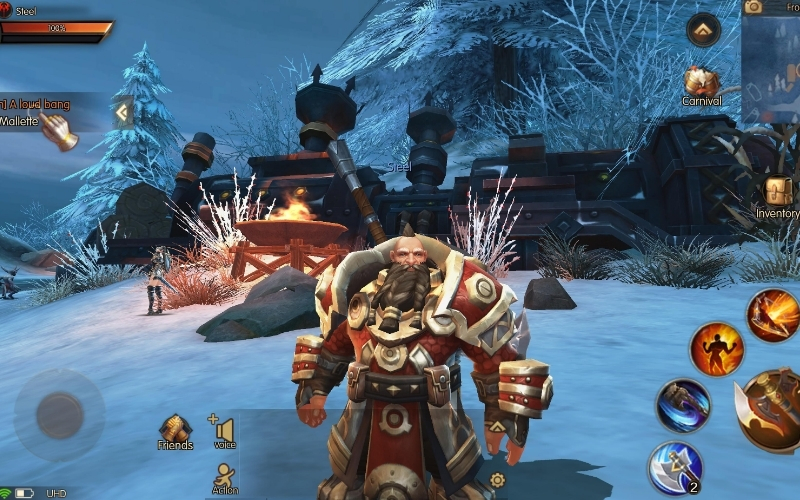Cast the fiery slash skill
This screenshot has height=500, width=800.
[x=773, y=314]
